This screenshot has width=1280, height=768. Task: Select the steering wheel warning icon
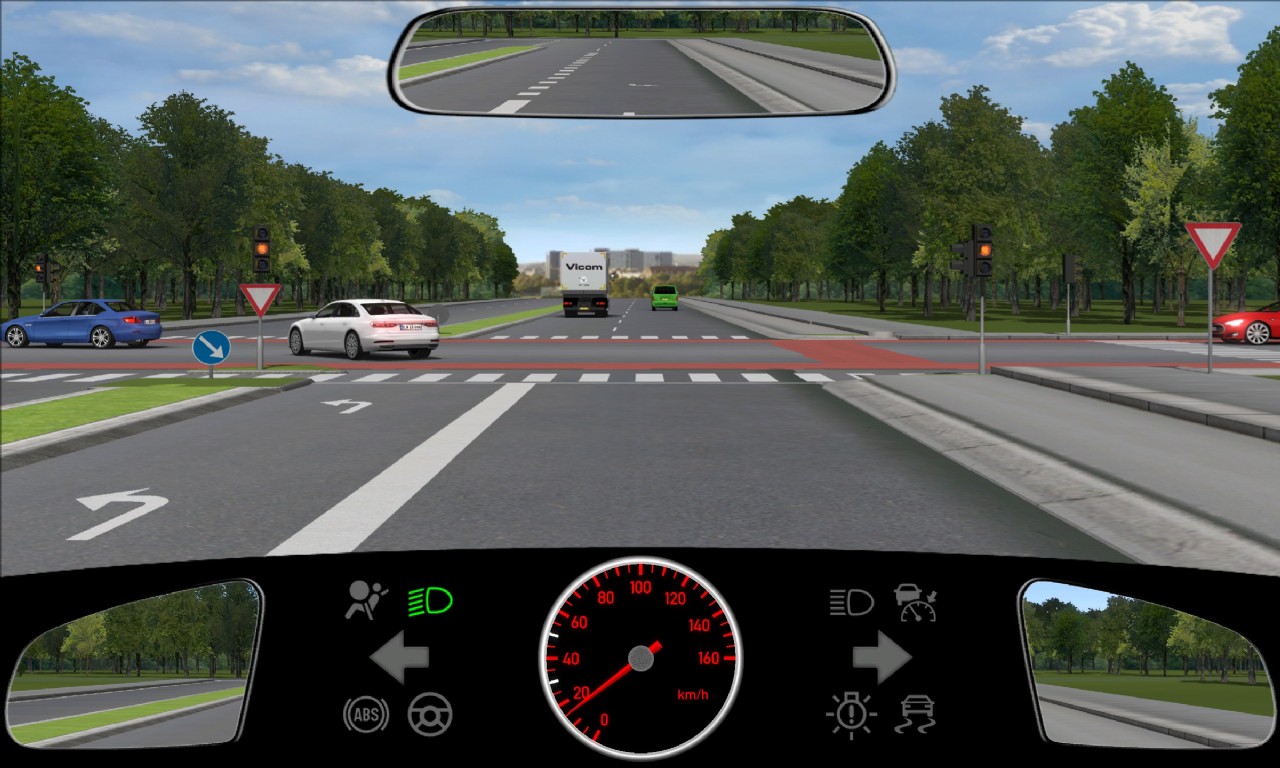pos(430,714)
